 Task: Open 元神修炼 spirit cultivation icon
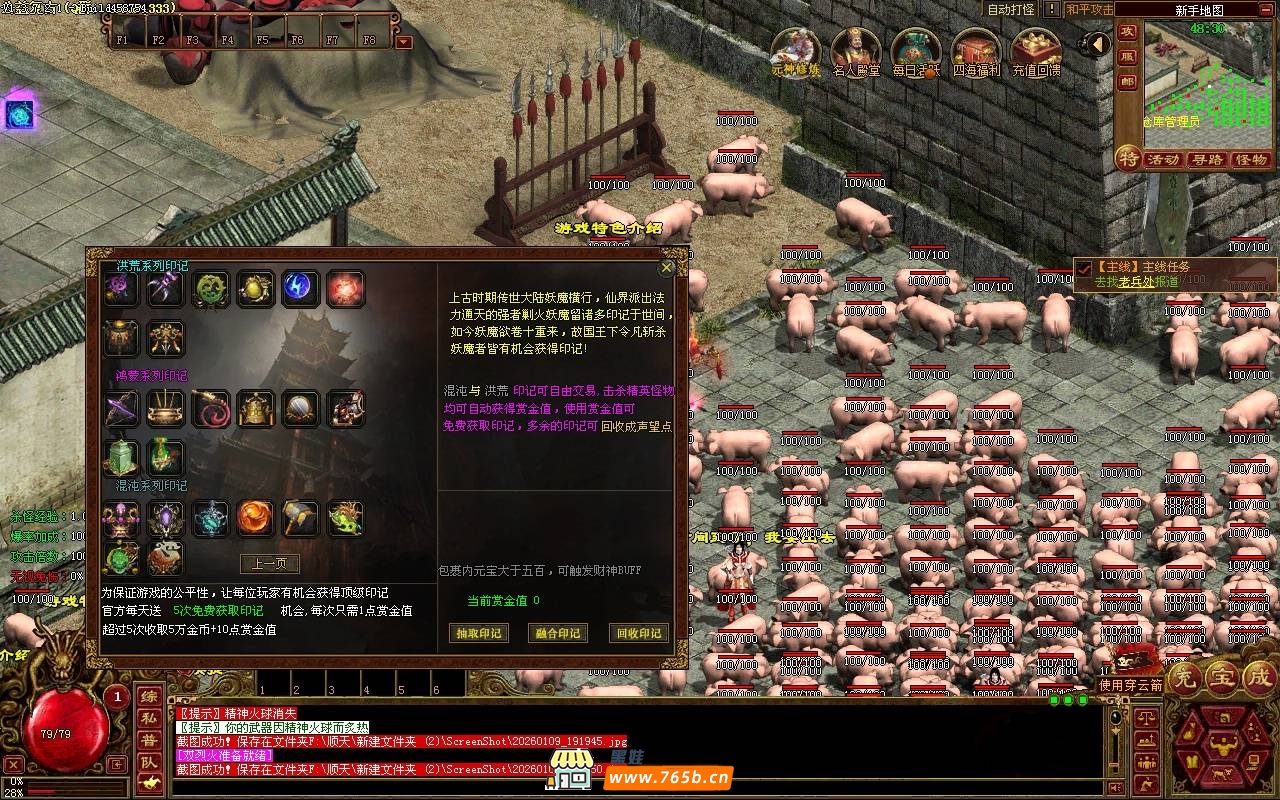click(796, 52)
